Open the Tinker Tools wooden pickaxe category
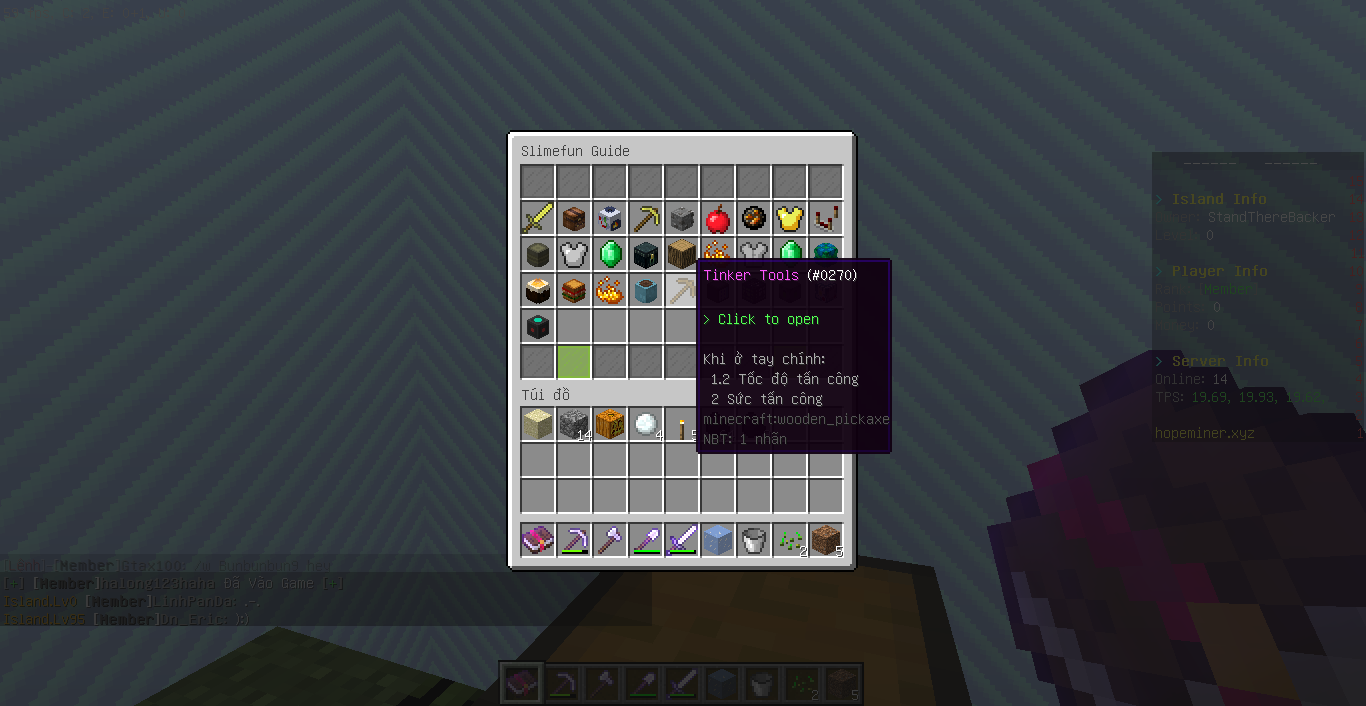 pyautogui.click(x=682, y=291)
